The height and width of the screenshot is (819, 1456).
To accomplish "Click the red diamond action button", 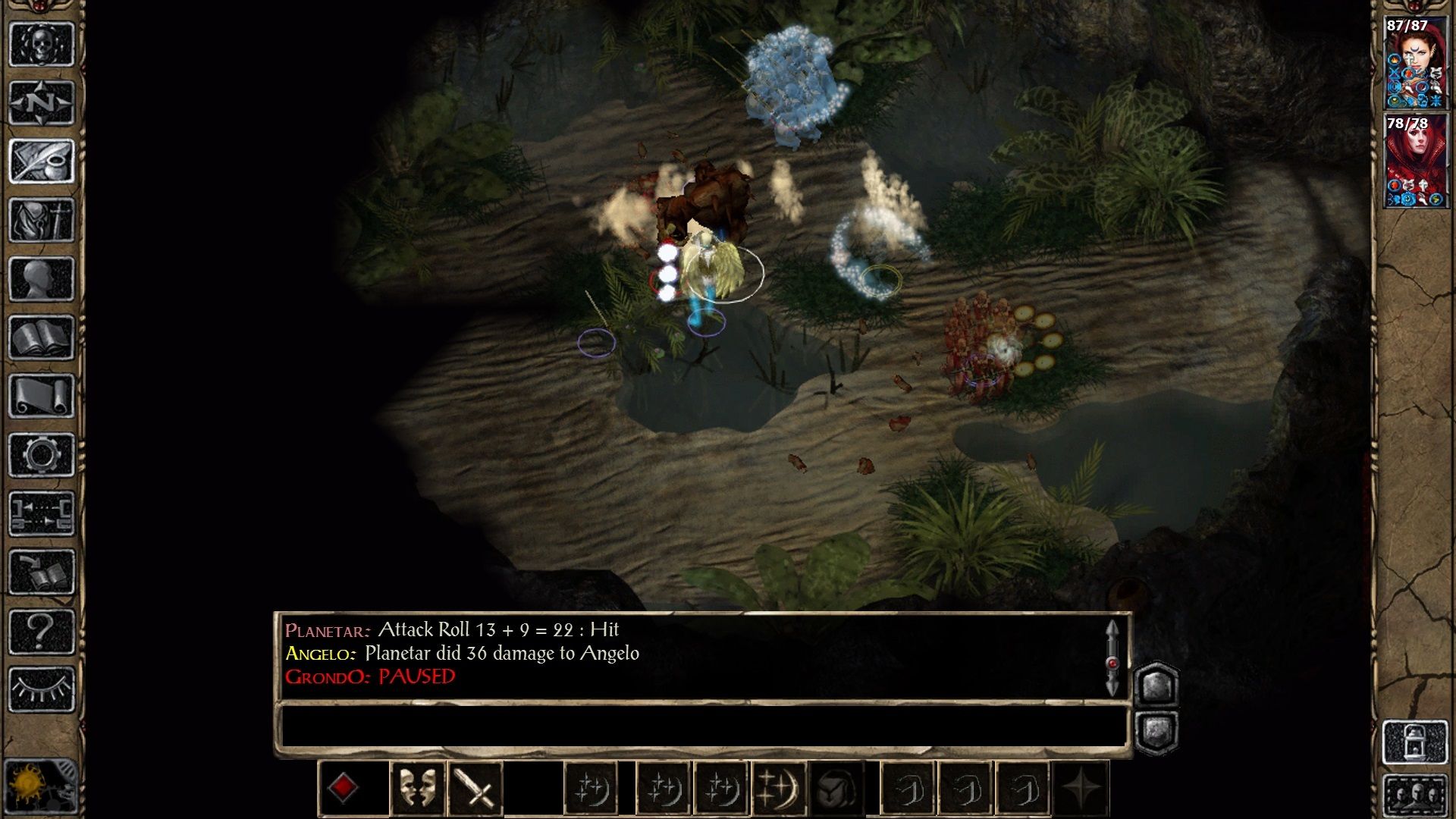I will tap(343, 789).
